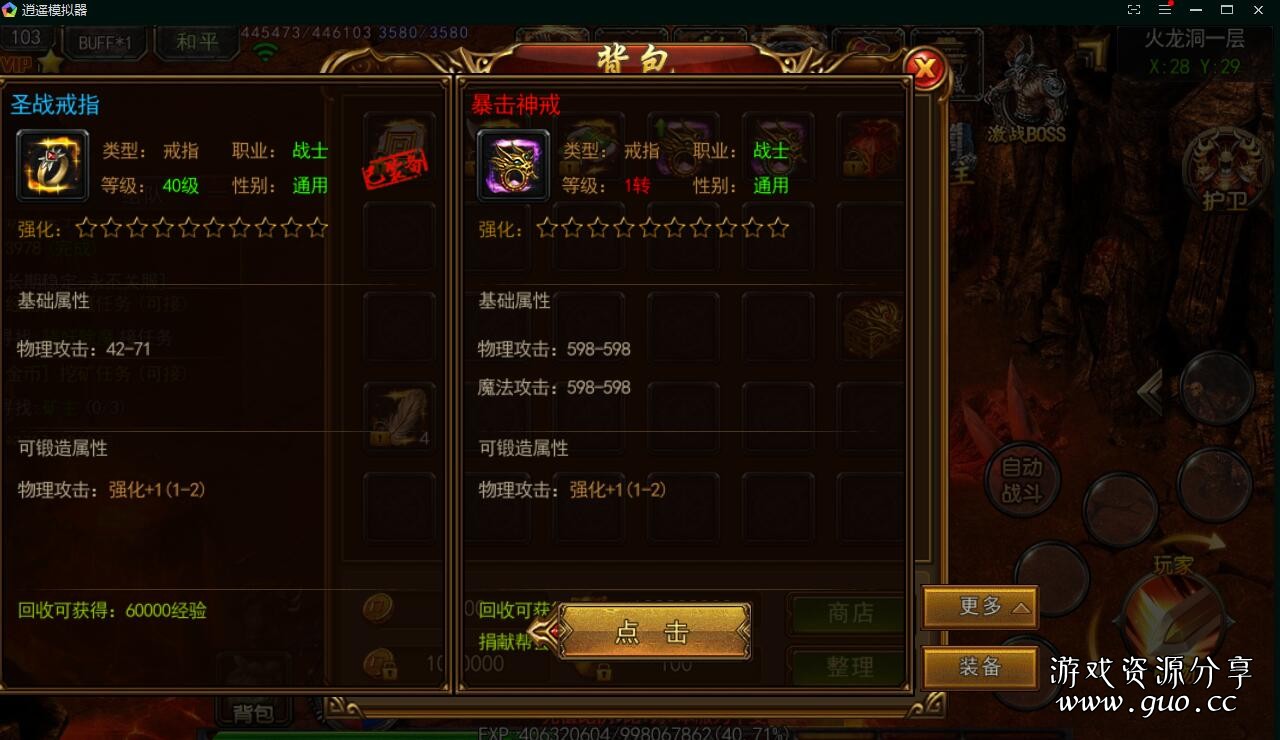The image size is (1280, 740).
Task: Select the 圣战戒指 ring icon
Action: pyautogui.click(x=52, y=165)
